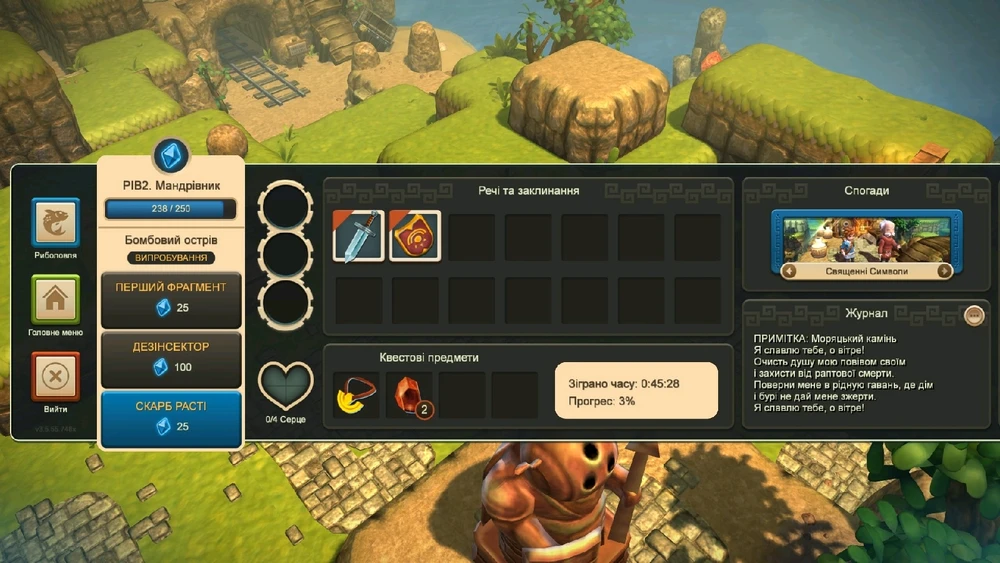Click the heart pieces container icon

click(x=286, y=384)
